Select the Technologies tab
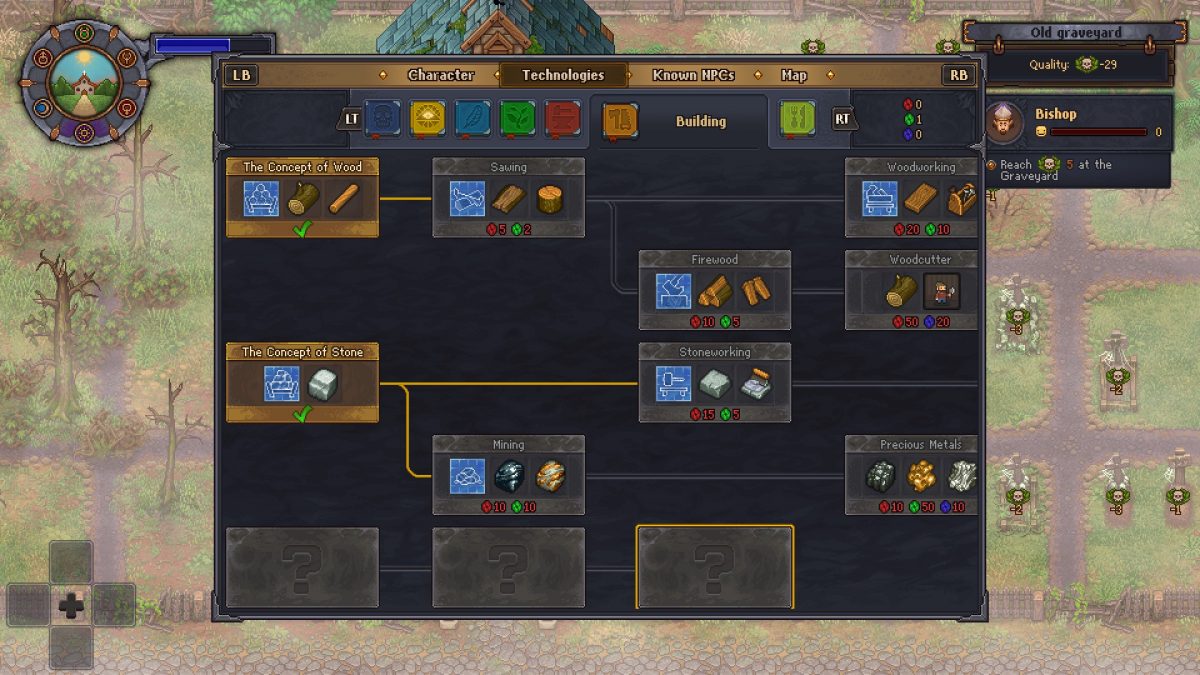This screenshot has width=1200, height=675. coord(563,75)
